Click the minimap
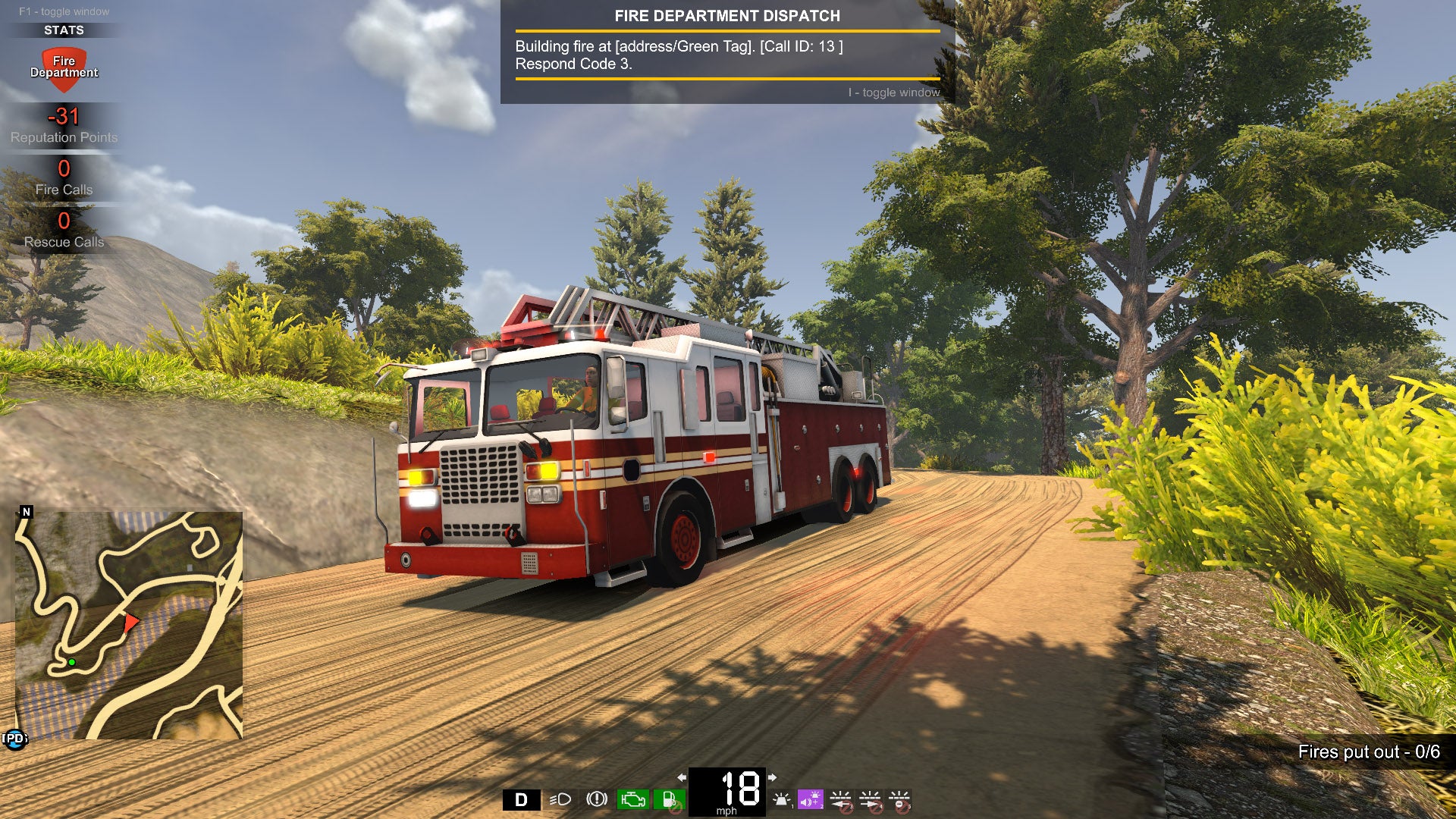 click(x=129, y=625)
